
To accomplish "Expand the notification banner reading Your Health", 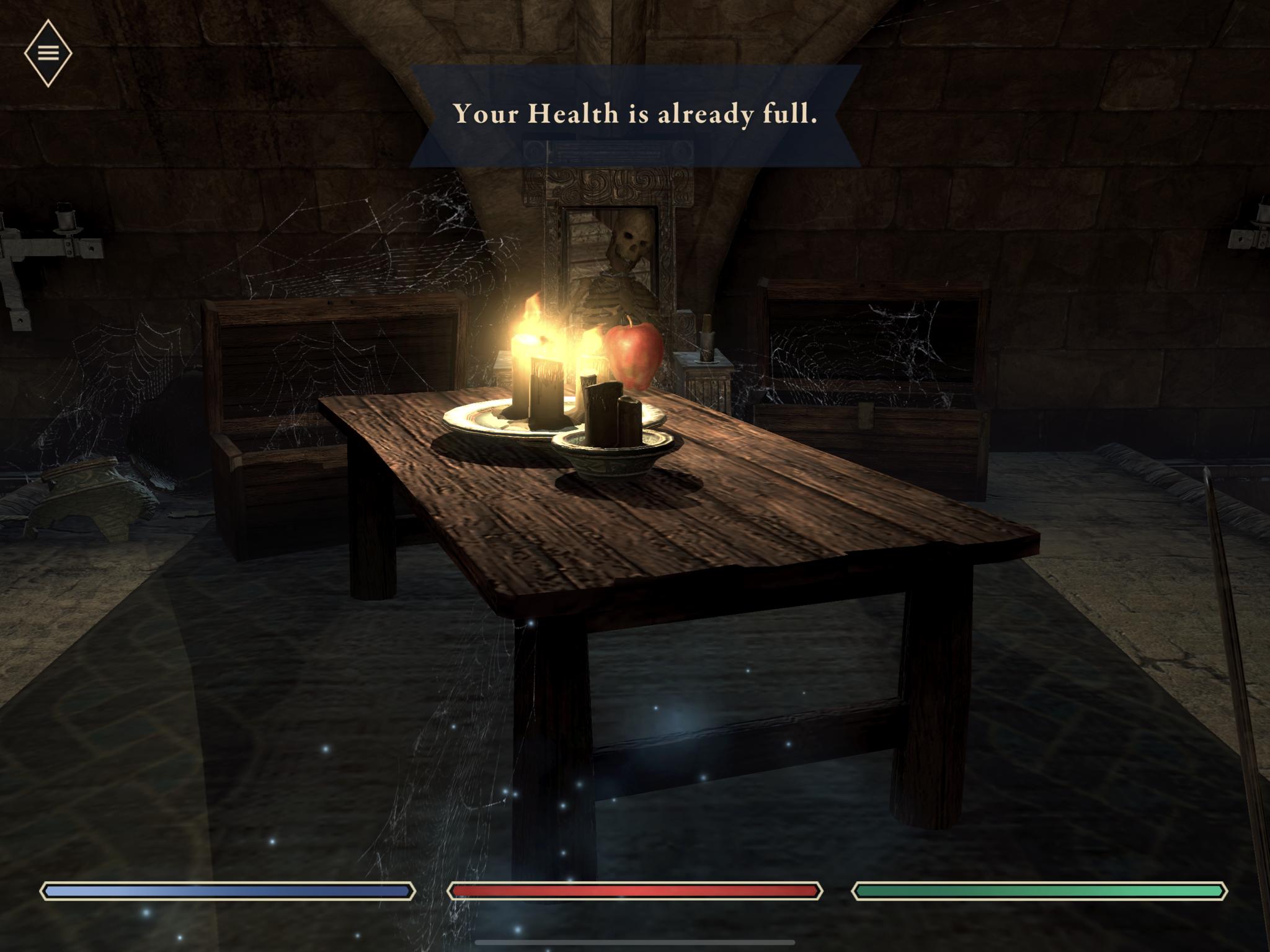I will click(x=635, y=115).
